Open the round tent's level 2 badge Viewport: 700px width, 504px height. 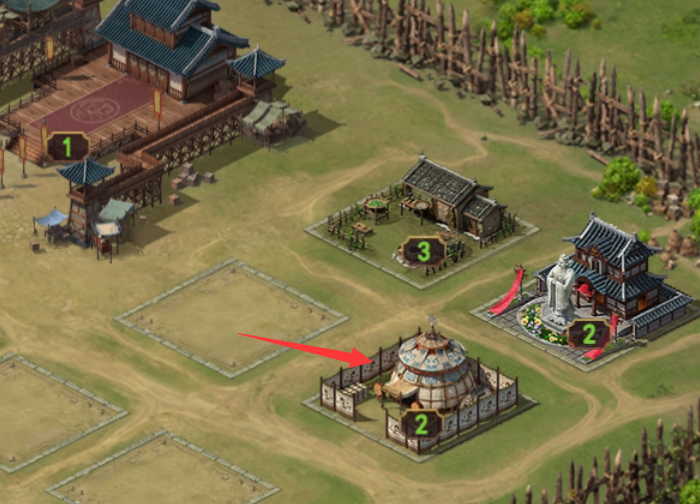(421, 424)
